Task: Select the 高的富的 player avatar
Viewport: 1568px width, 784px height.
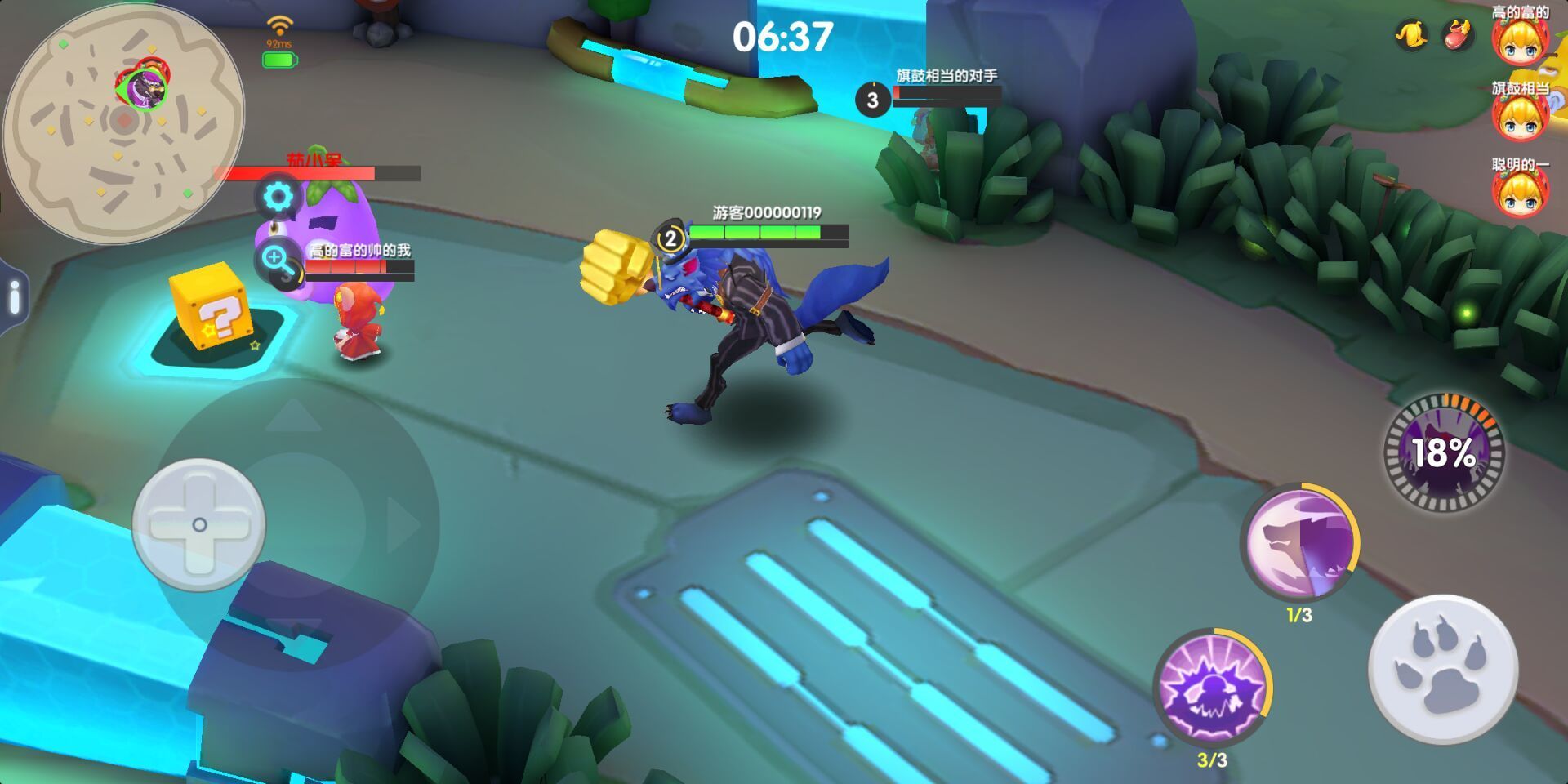Action: [1520, 41]
